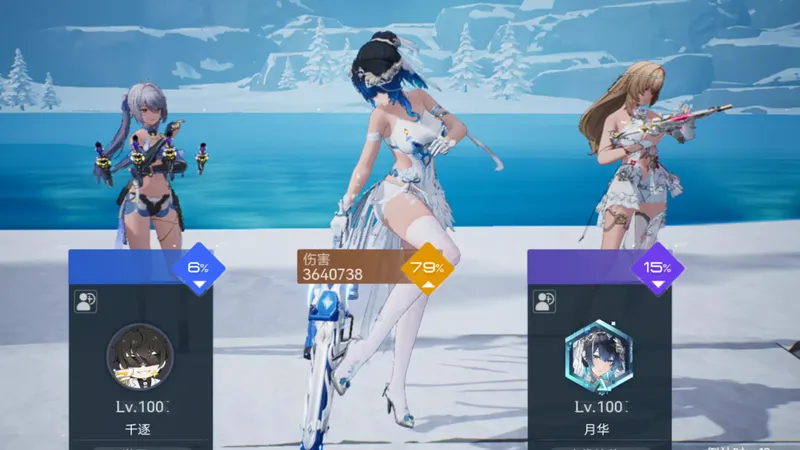Expand the 15% damage share diamond

pos(657,269)
